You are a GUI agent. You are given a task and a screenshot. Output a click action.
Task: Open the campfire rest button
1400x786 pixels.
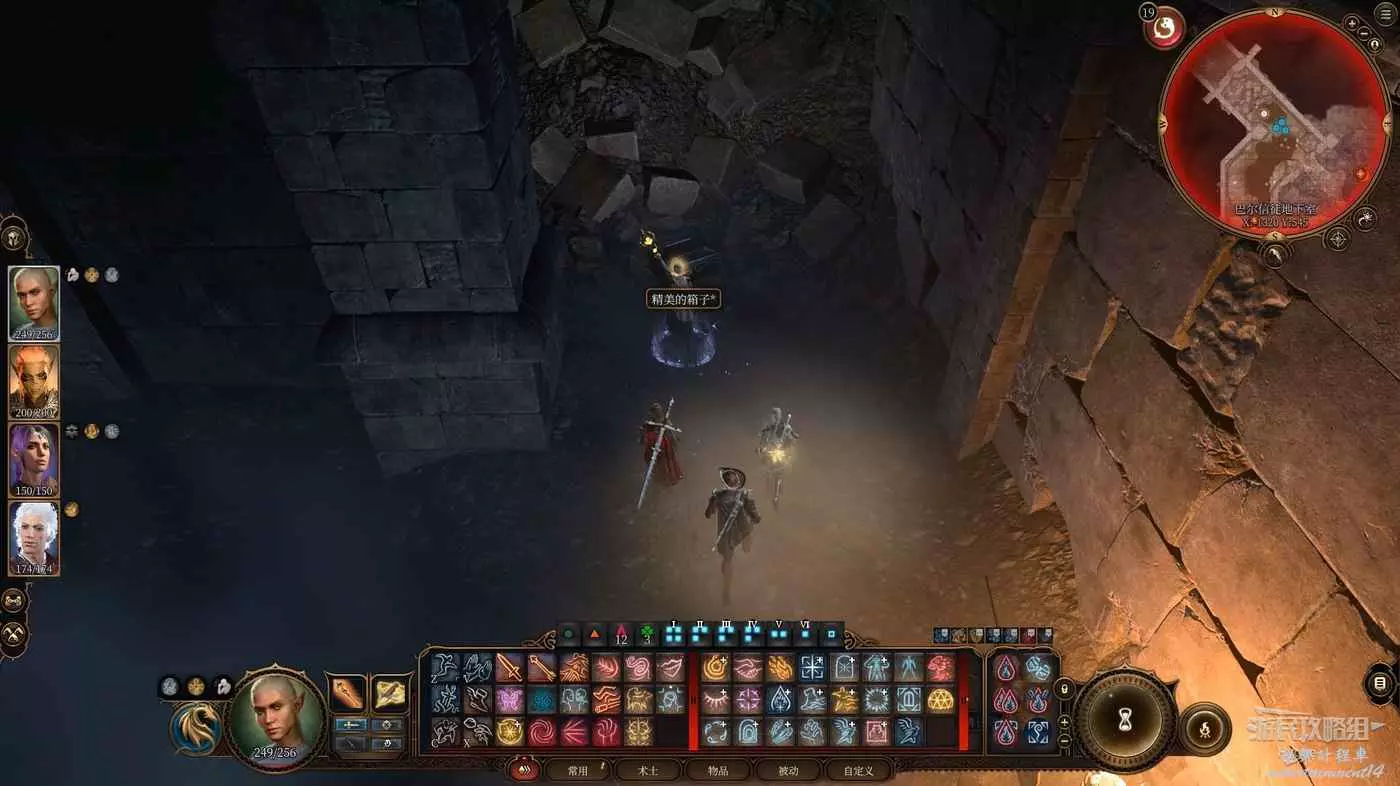point(1204,728)
